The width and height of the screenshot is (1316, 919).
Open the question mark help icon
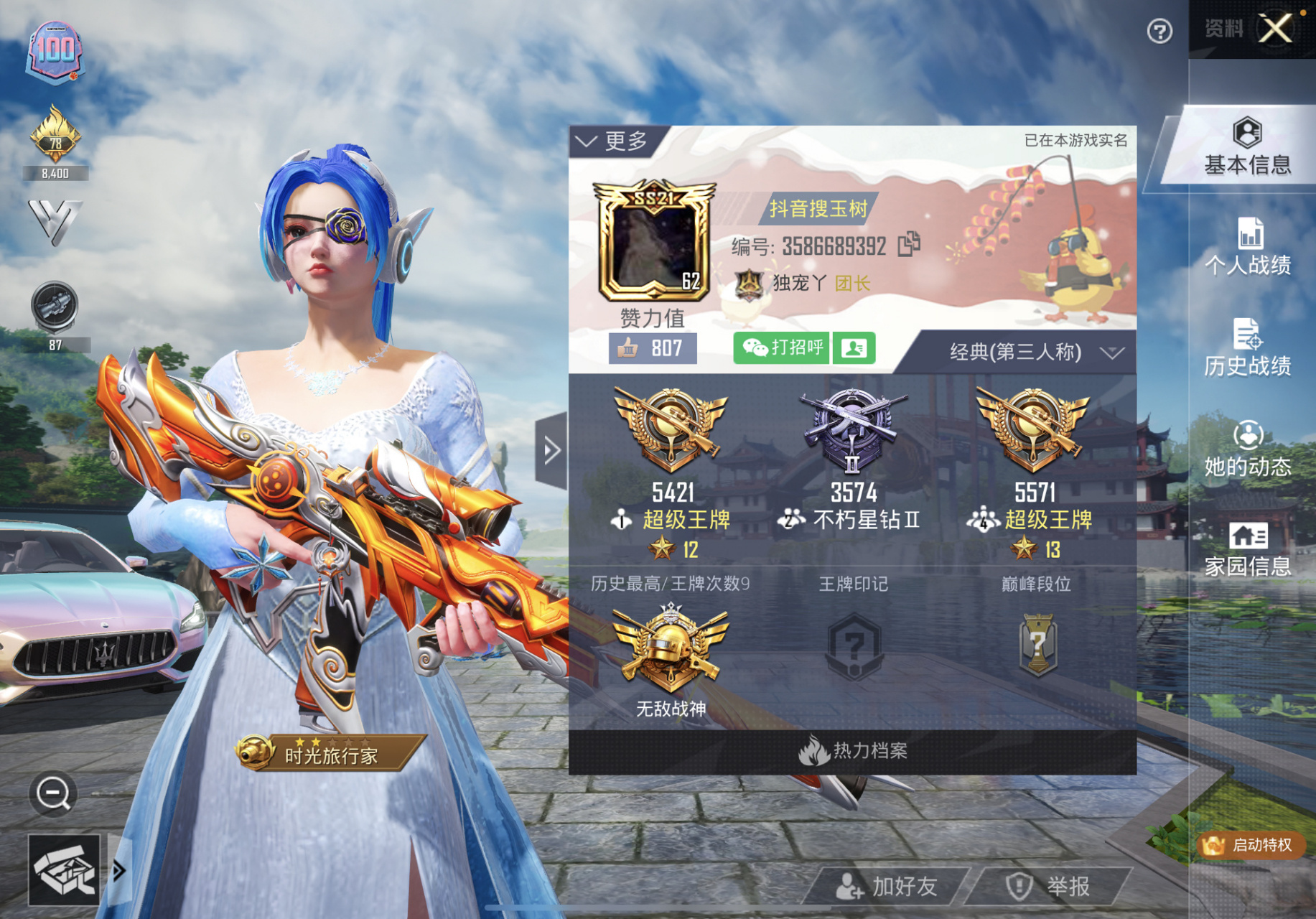[x=1159, y=32]
